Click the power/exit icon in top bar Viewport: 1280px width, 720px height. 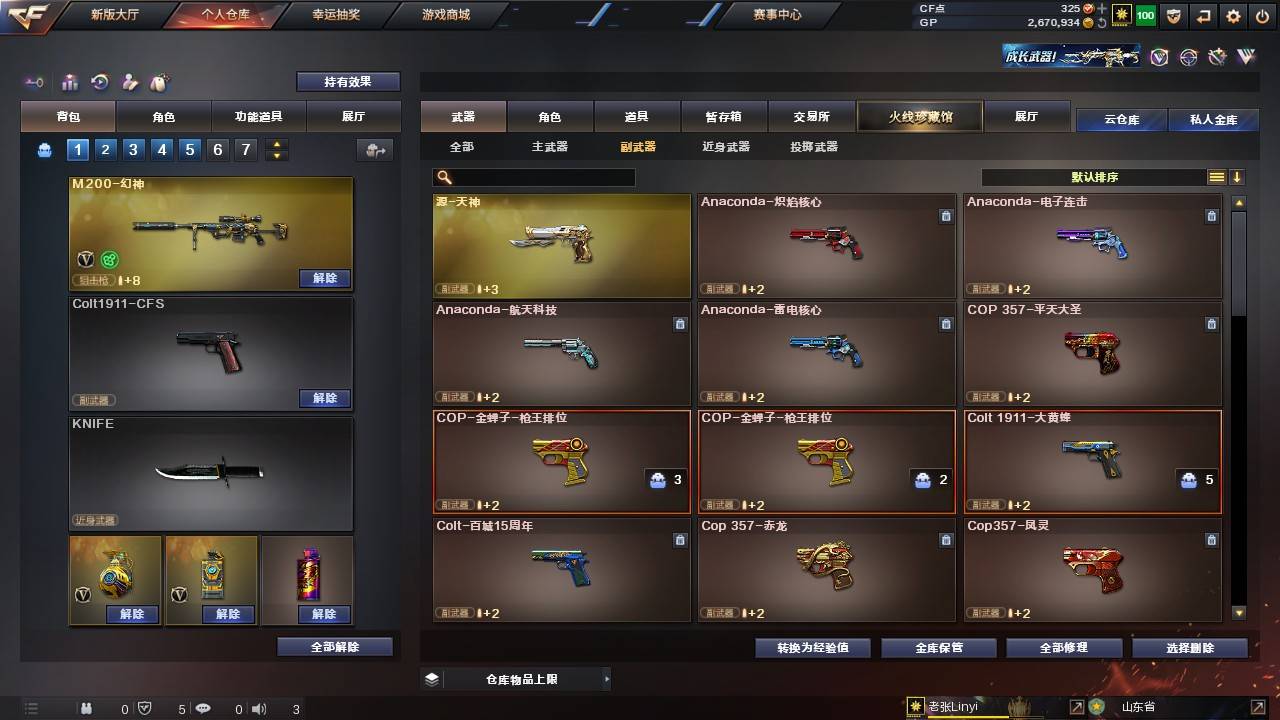[1262, 15]
